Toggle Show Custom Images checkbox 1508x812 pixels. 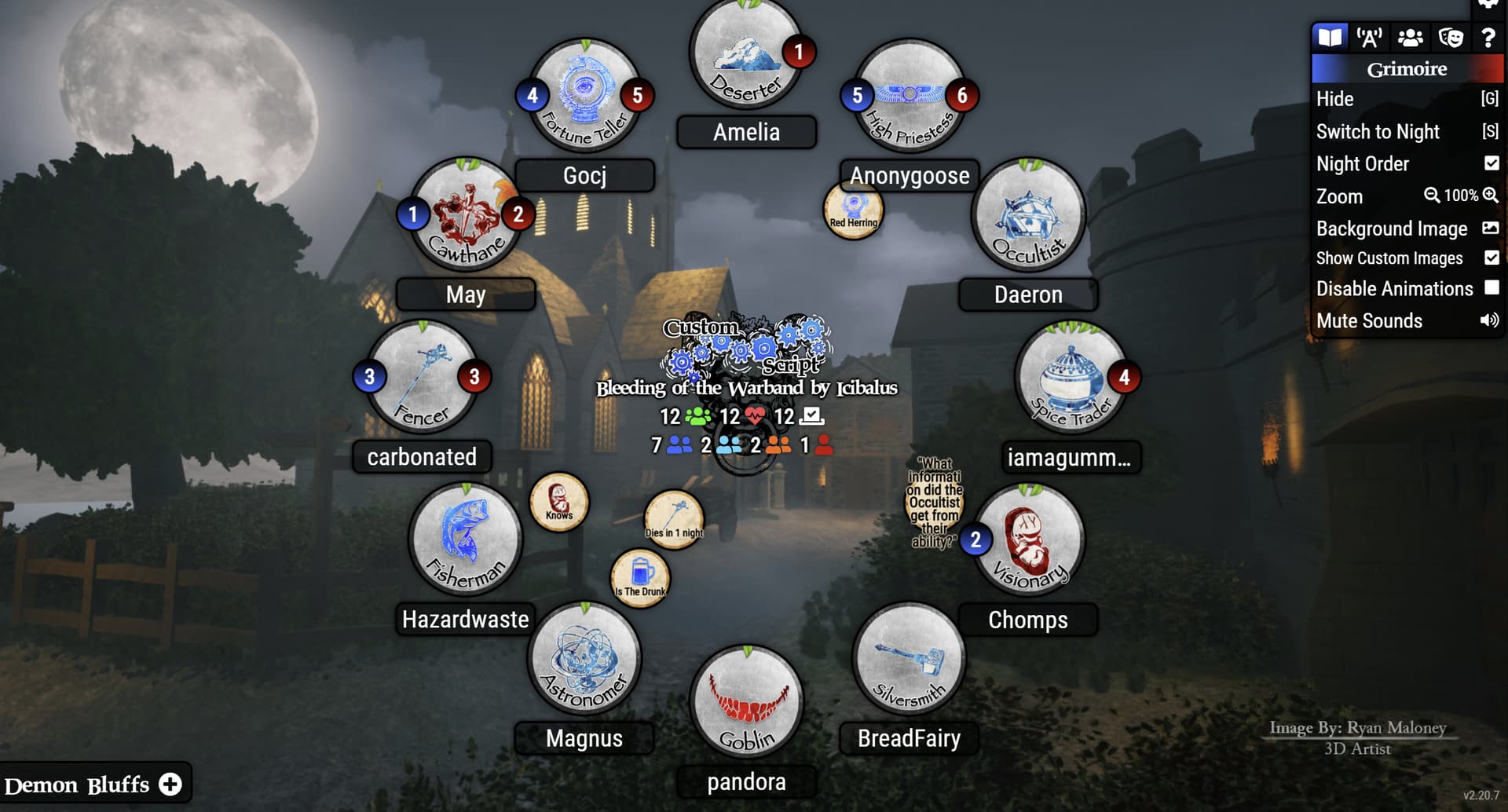[x=1492, y=258]
